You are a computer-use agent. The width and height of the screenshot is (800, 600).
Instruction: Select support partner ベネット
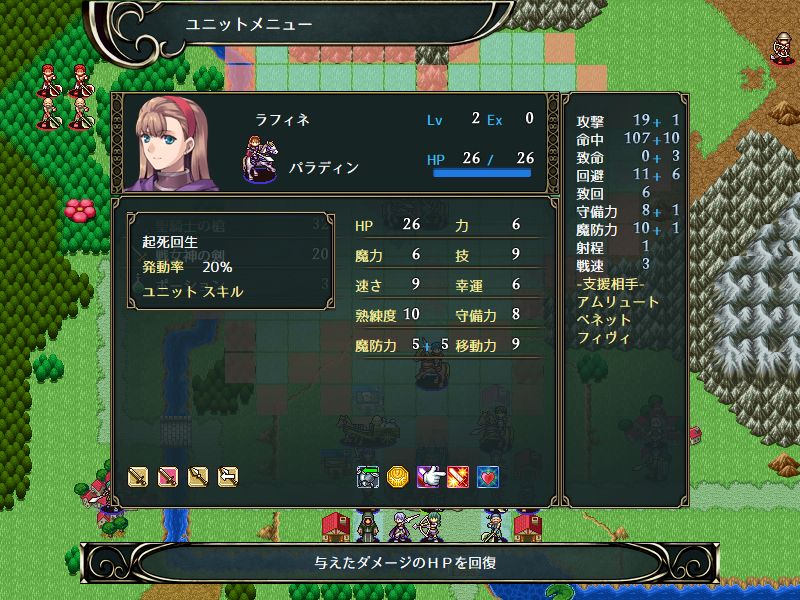point(605,319)
